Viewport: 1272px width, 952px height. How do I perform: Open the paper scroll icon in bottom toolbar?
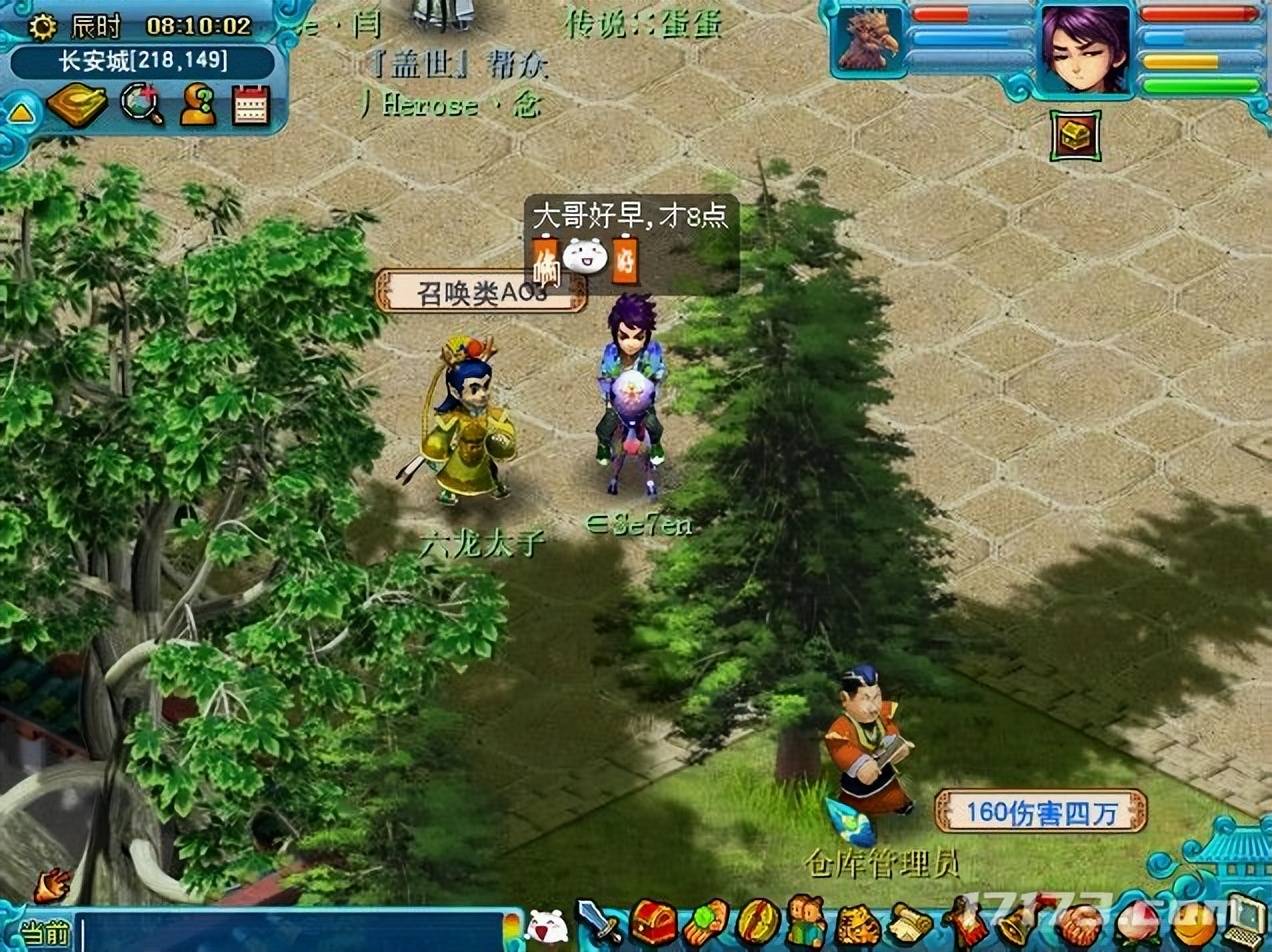pos(909,922)
